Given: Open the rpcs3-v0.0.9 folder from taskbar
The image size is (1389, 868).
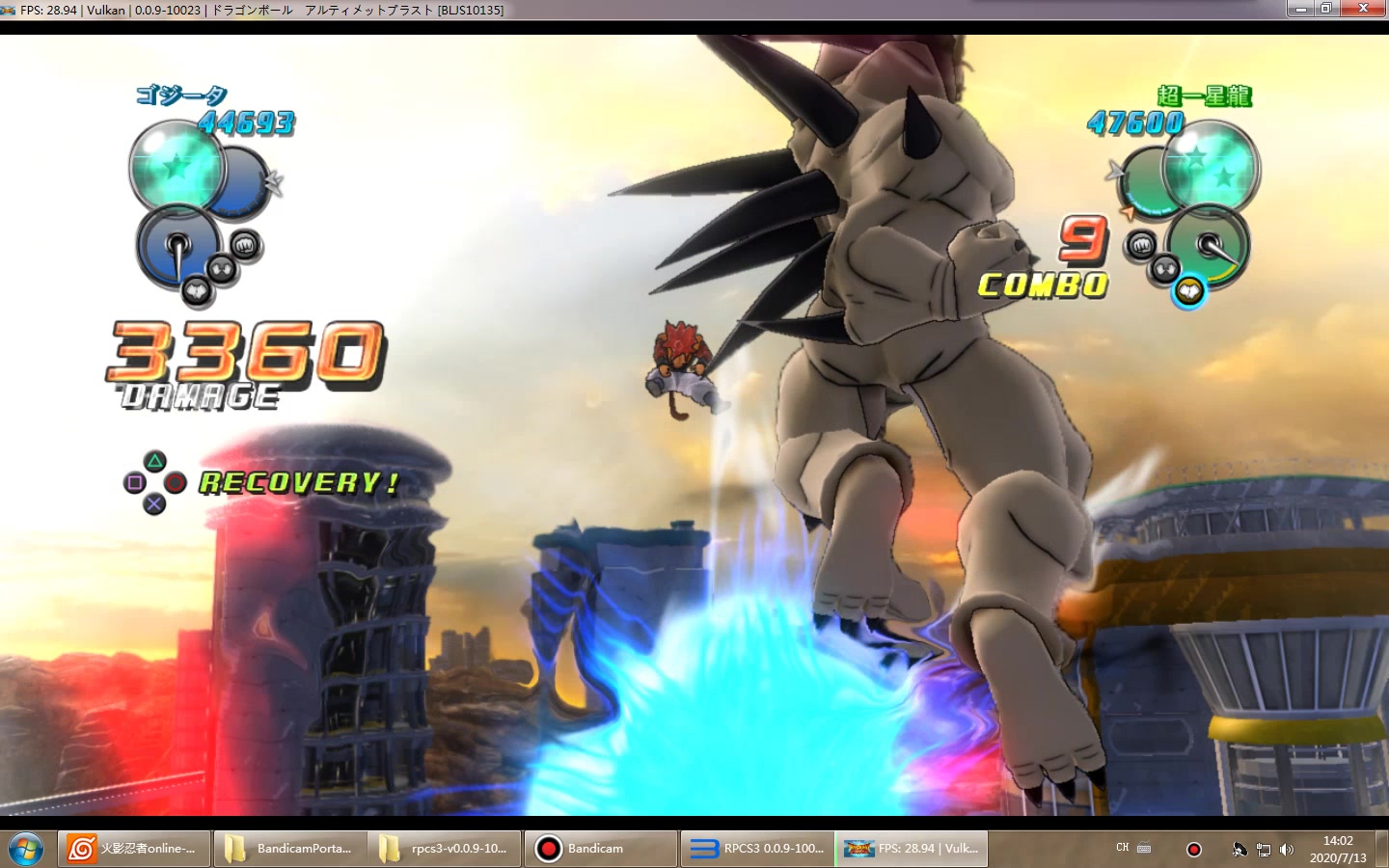Looking at the screenshot, I should coord(446,849).
